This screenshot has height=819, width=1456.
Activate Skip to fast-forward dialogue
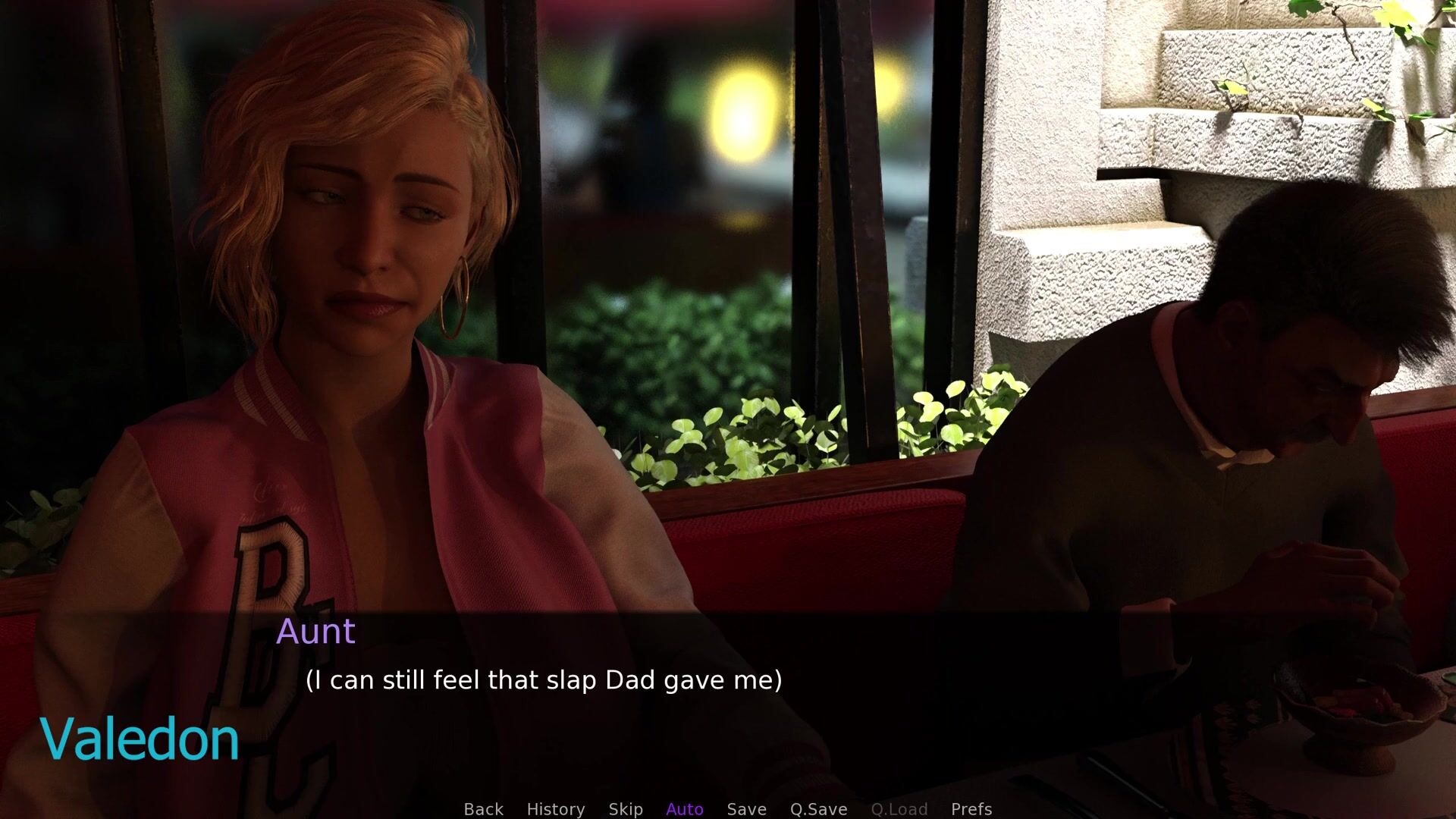626,809
